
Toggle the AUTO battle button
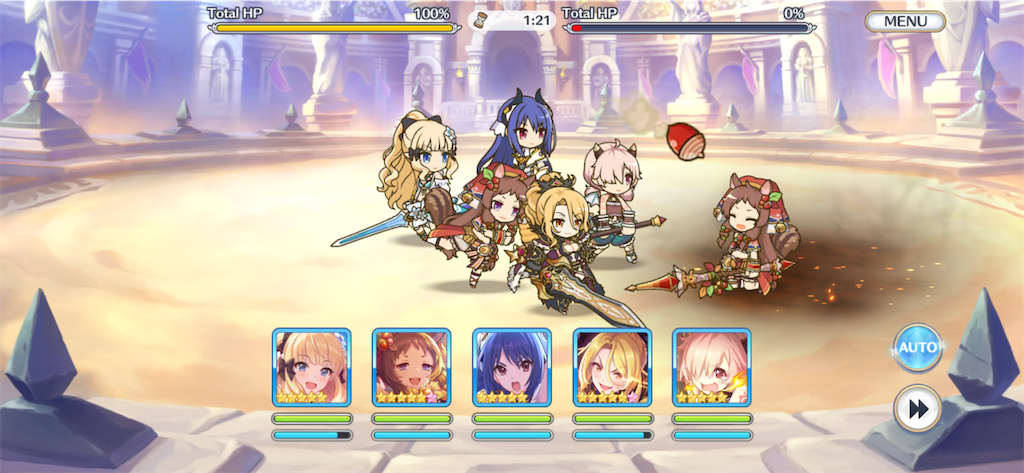pos(916,348)
